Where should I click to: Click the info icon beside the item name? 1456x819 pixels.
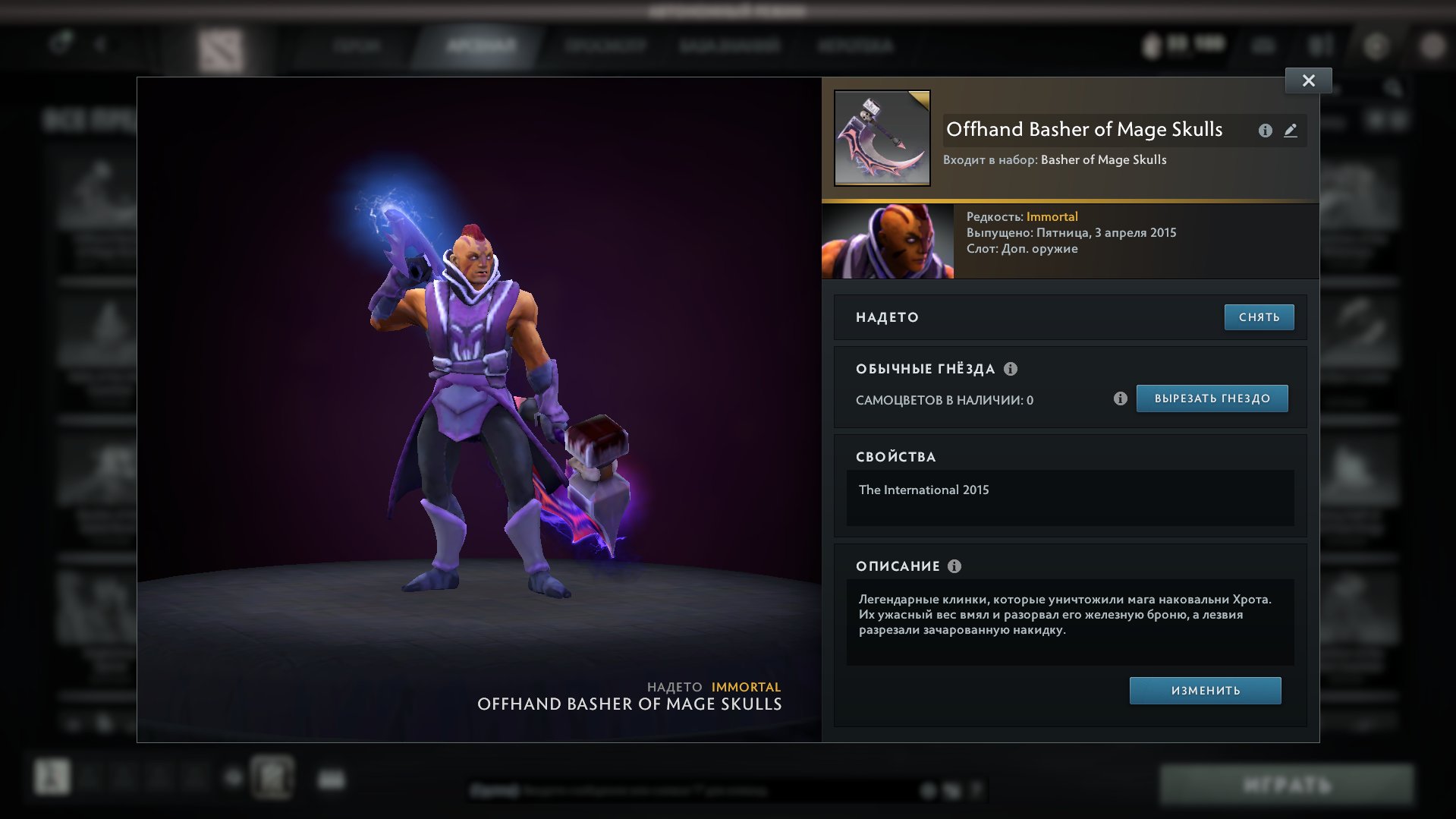click(x=1264, y=130)
